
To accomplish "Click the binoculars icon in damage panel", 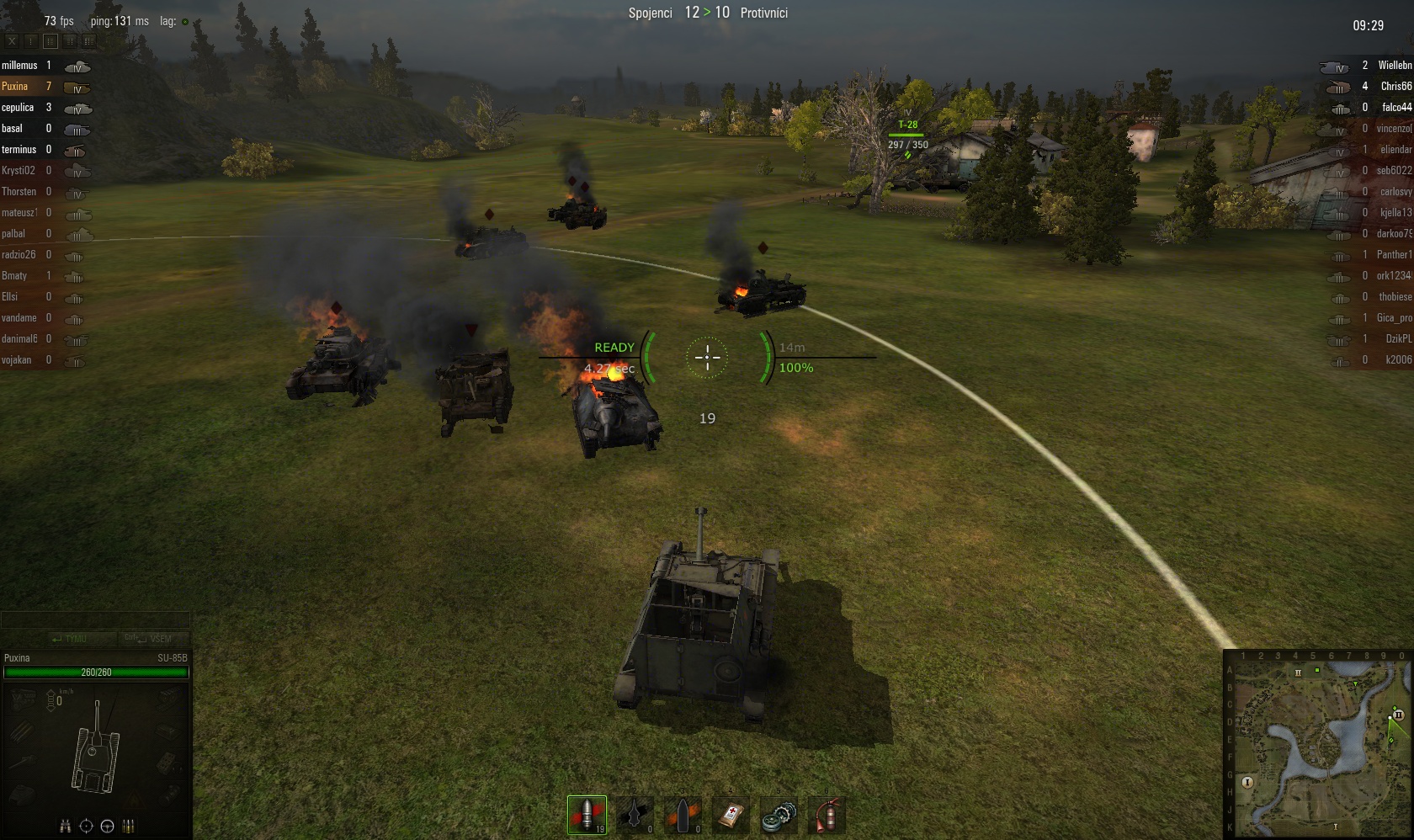I will (66, 827).
